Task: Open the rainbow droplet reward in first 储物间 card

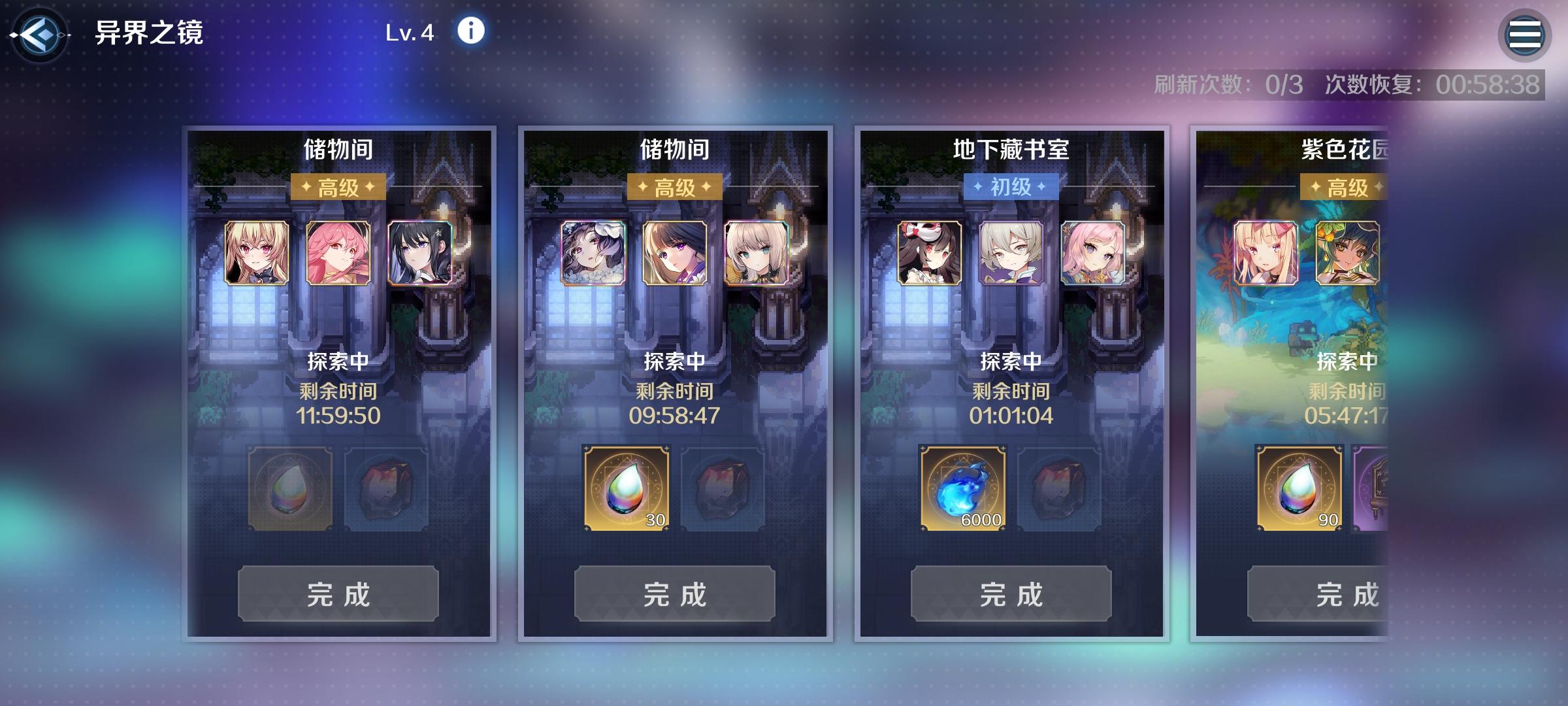Action: pyautogui.click(x=289, y=487)
